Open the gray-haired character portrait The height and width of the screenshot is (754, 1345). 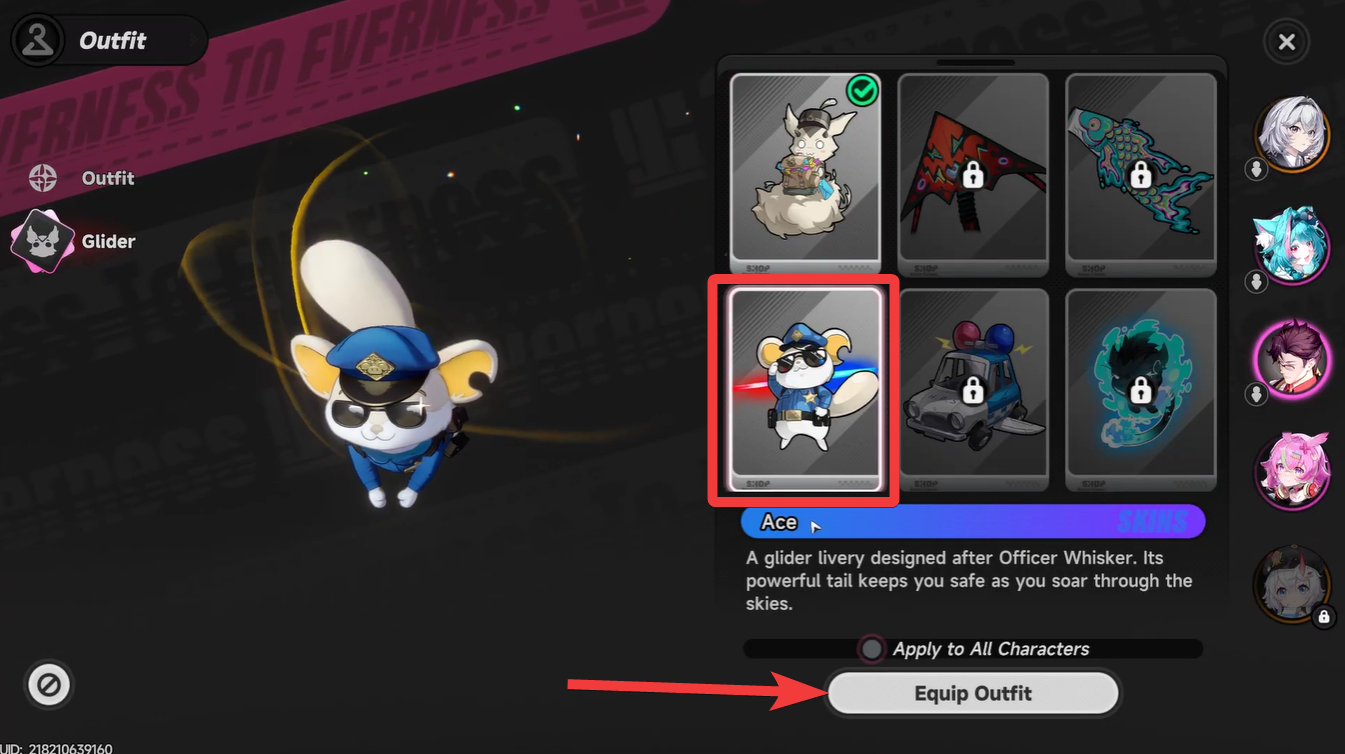(x=1291, y=133)
